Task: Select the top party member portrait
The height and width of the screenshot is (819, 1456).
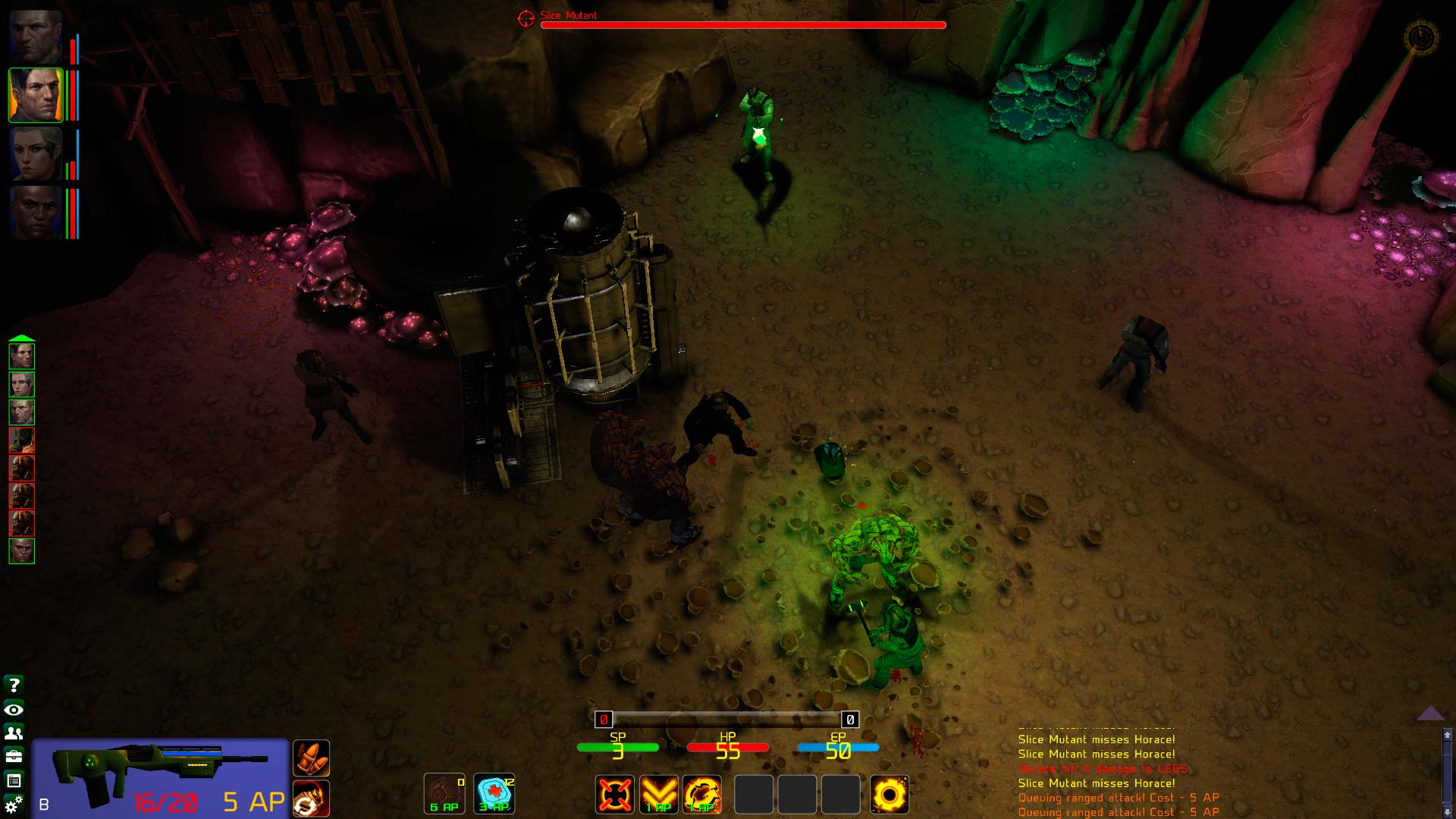Action: point(36,36)
